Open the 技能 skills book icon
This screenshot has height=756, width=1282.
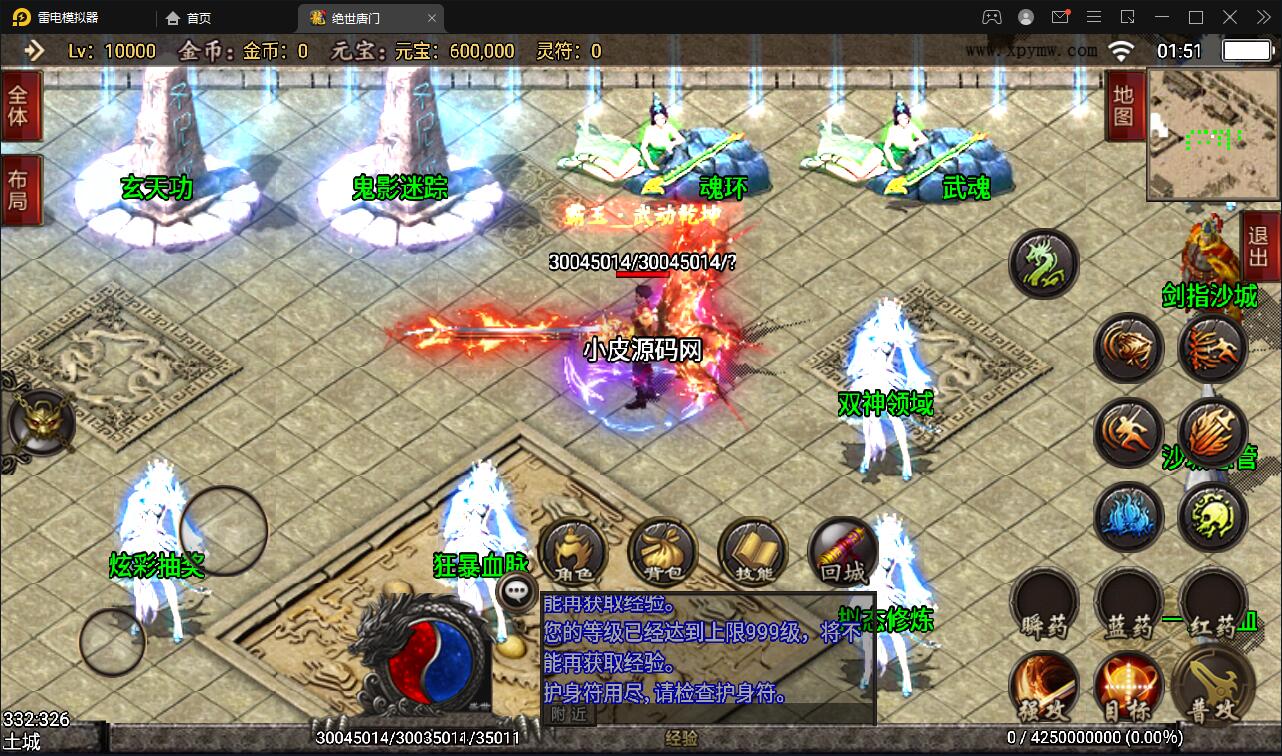pyautogui.click(x=752, y=551)
